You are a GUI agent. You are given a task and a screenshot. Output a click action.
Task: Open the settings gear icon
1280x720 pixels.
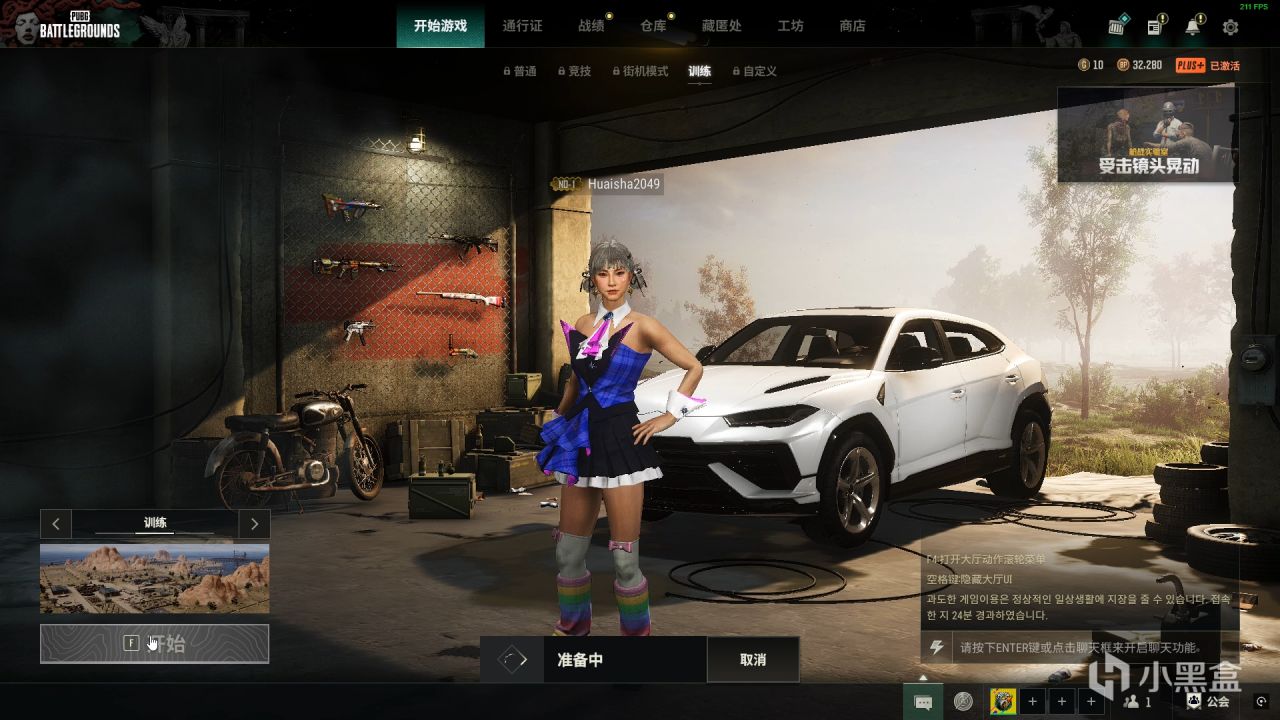point(1232,27)
